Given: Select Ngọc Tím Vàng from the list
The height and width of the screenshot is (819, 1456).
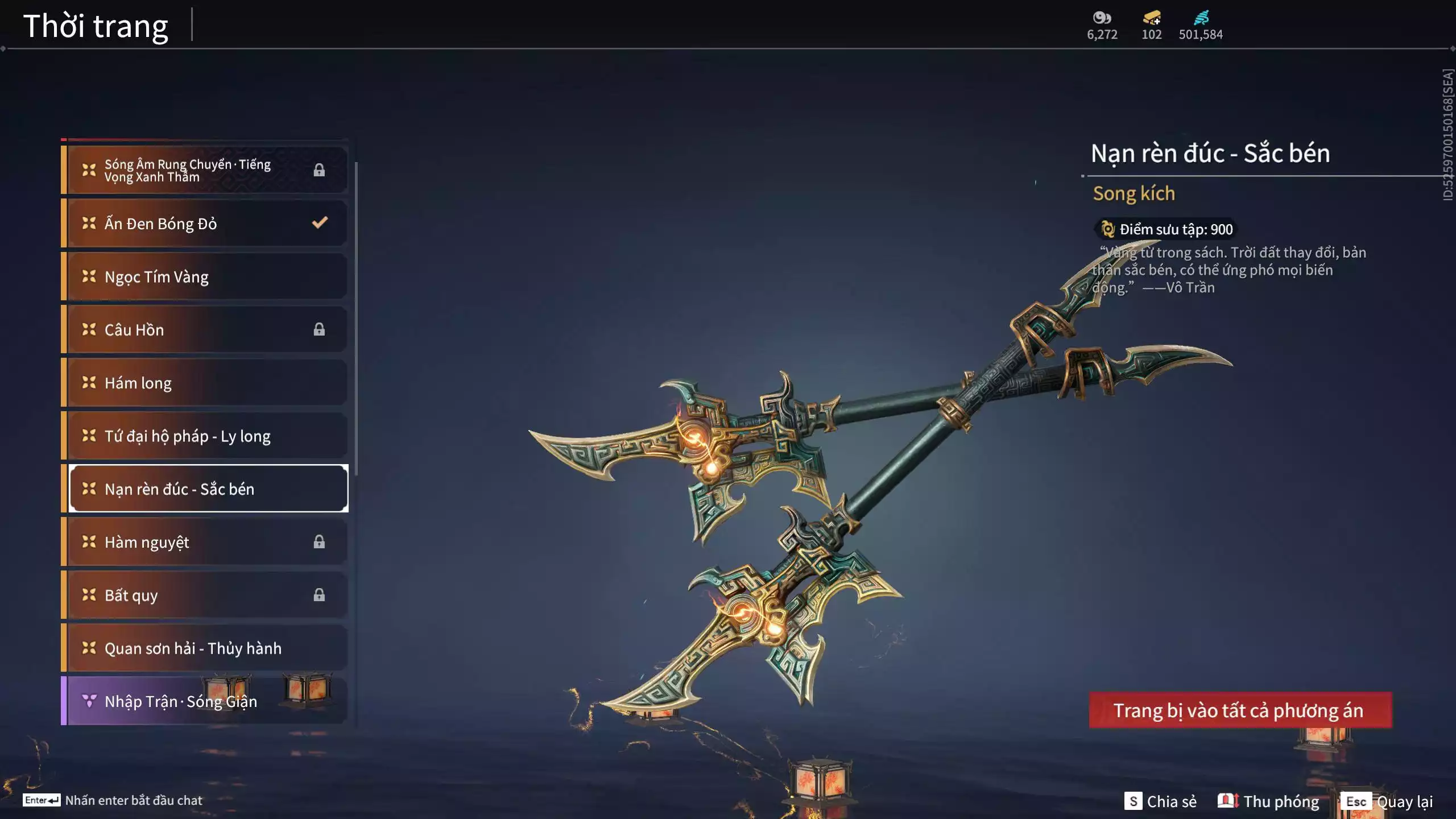Looking at the screenshot, I should [205, 276].
